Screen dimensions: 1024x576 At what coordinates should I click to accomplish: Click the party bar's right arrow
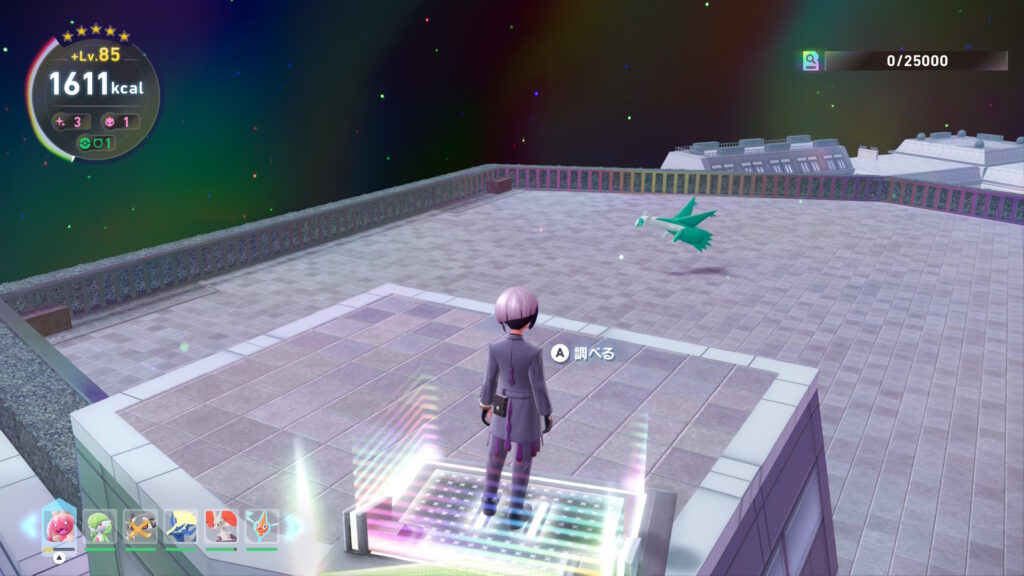[x=289, y=527]
